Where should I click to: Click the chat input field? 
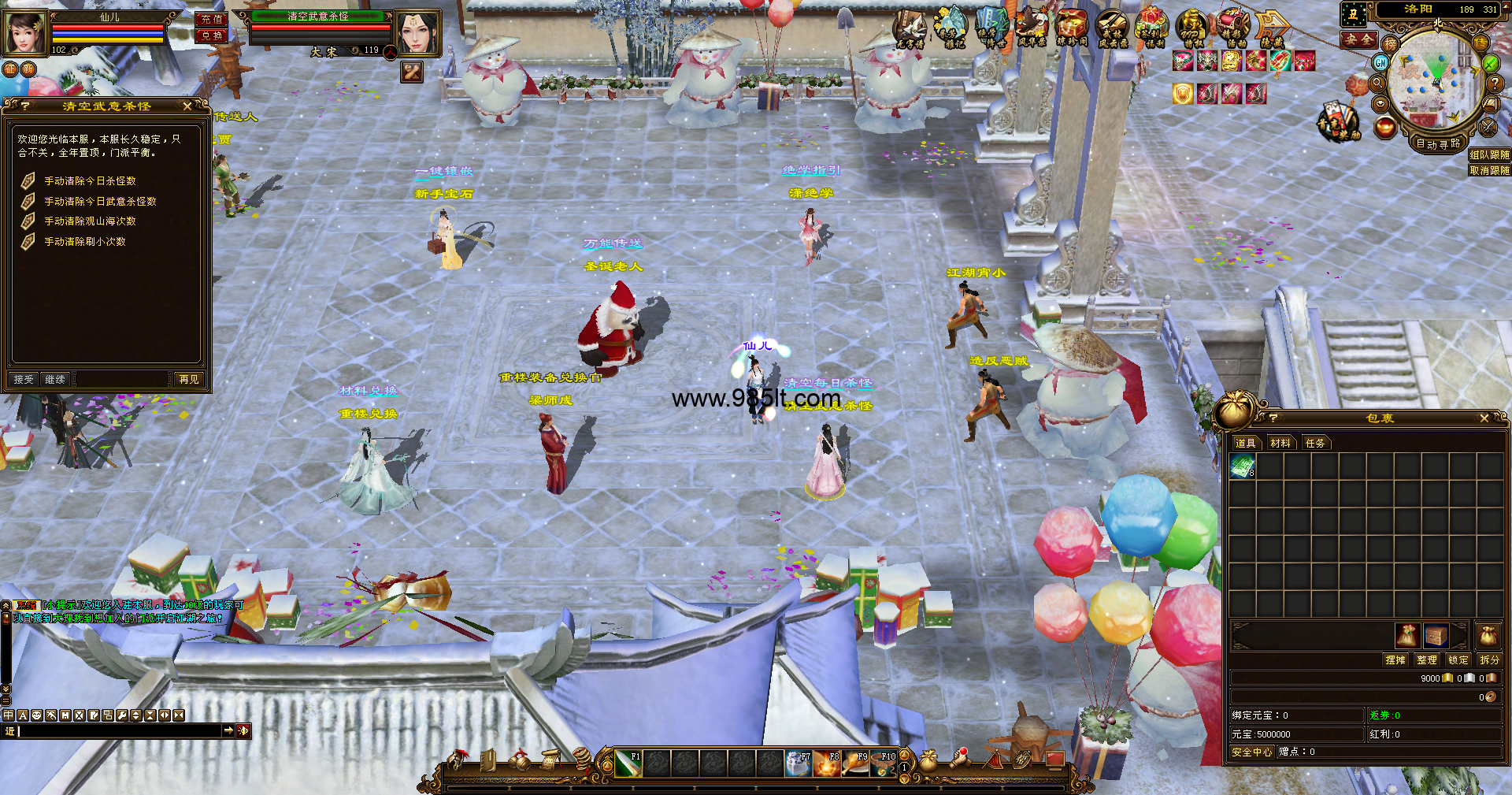point(118,731)
